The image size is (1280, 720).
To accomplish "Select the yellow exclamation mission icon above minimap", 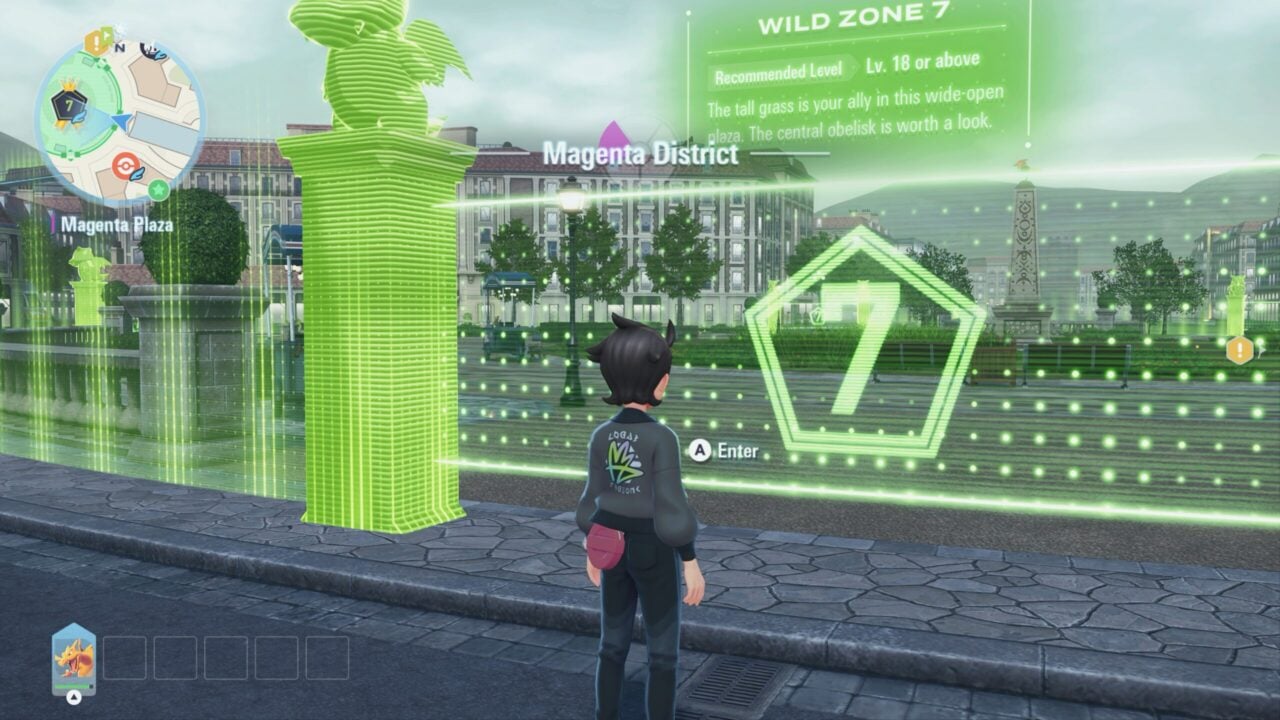I will coord(94,40).
